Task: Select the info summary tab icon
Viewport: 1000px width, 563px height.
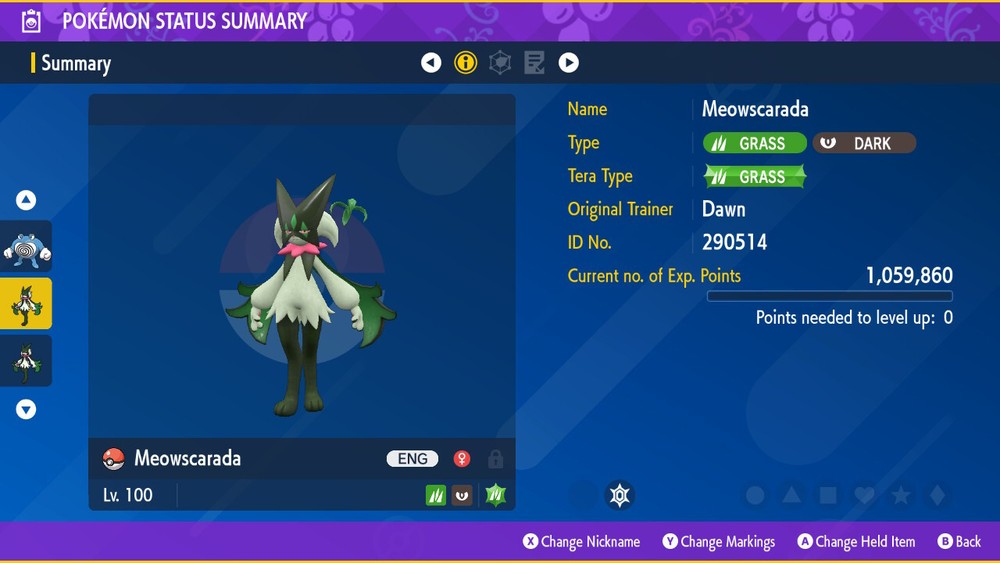Action: [x=466, y=63]
